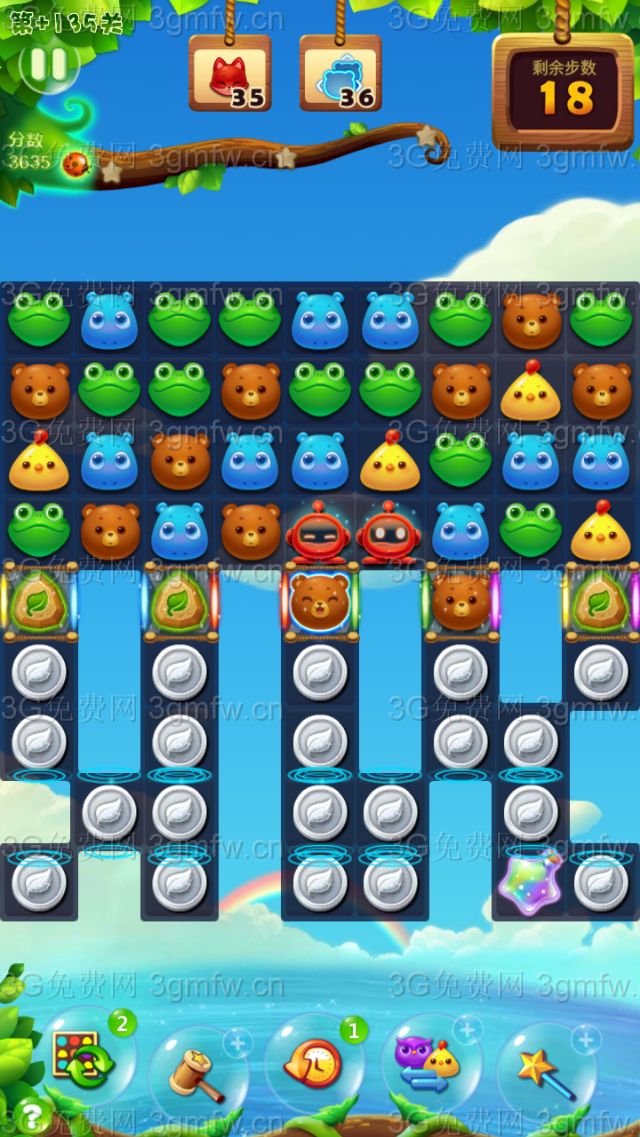This screenshot has height=1137, width=640.
Task: Select the rainbow star potion bottle tile
Action: [530, 882]
